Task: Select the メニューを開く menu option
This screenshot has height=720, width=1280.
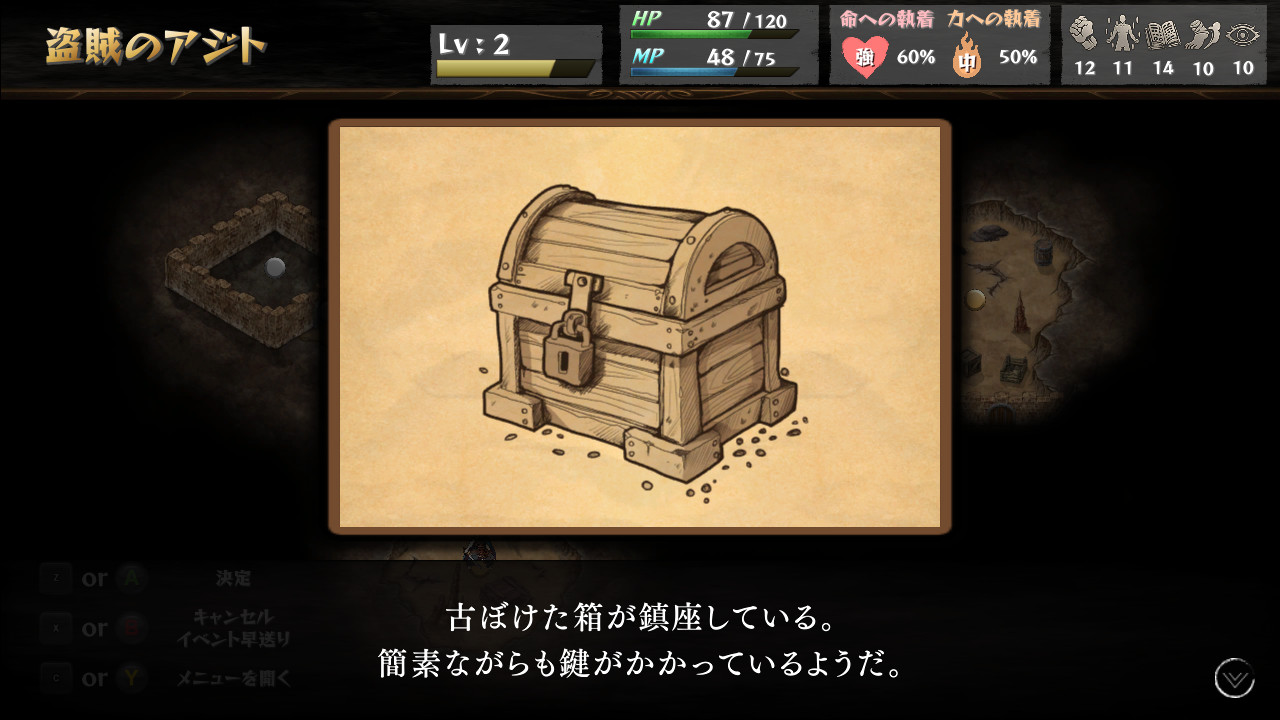Action: click(x=231, y=677)
